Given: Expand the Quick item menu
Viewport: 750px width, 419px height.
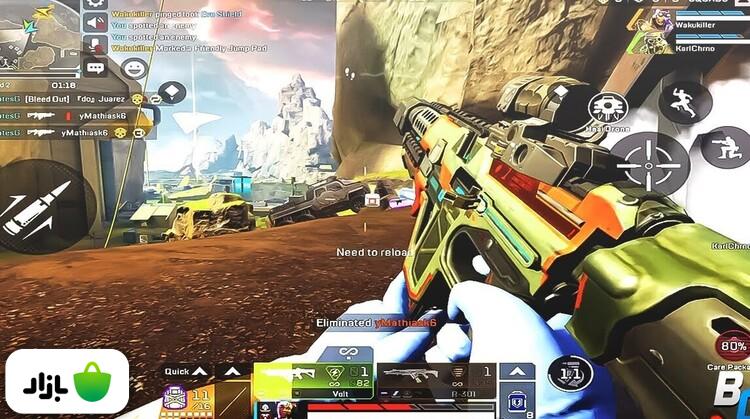Looking at the screenshot, I should (x=187, y=371).
